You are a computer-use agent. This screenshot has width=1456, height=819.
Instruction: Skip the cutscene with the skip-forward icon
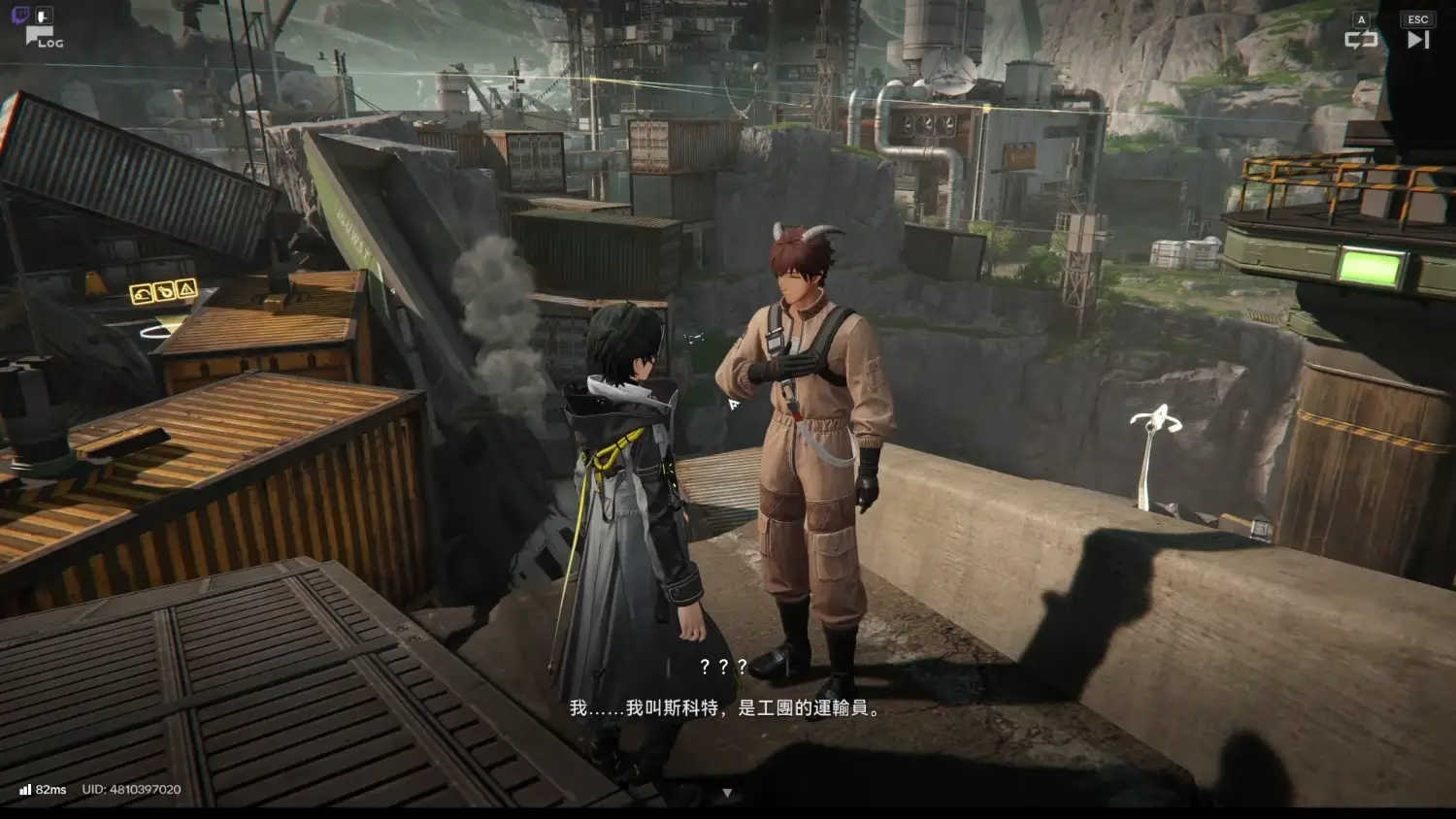[x=1418, y=39]
